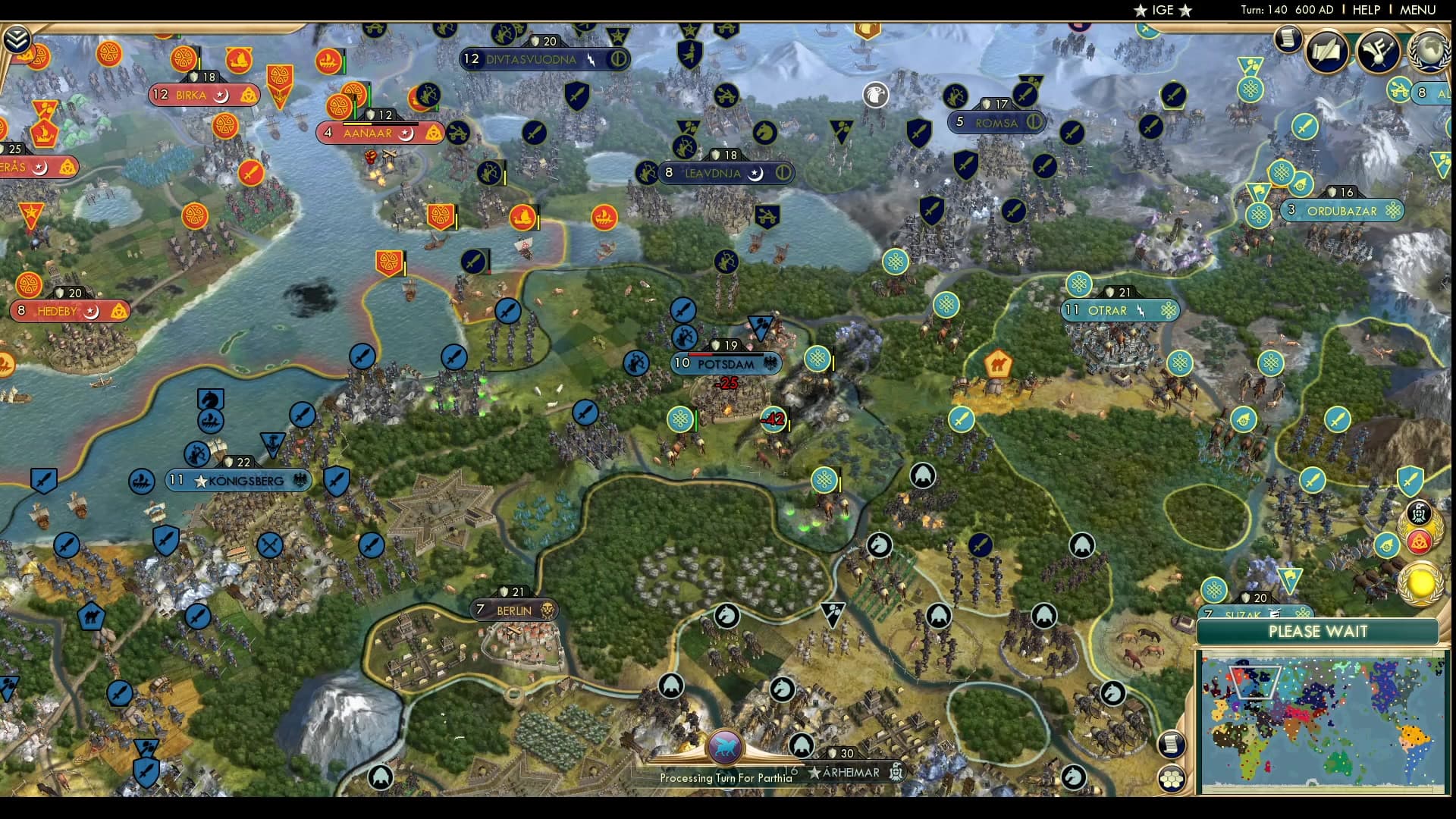Click the scroll icon above the minimap
Viewport: 1456px width, 819px height.
click(1172, 744)
